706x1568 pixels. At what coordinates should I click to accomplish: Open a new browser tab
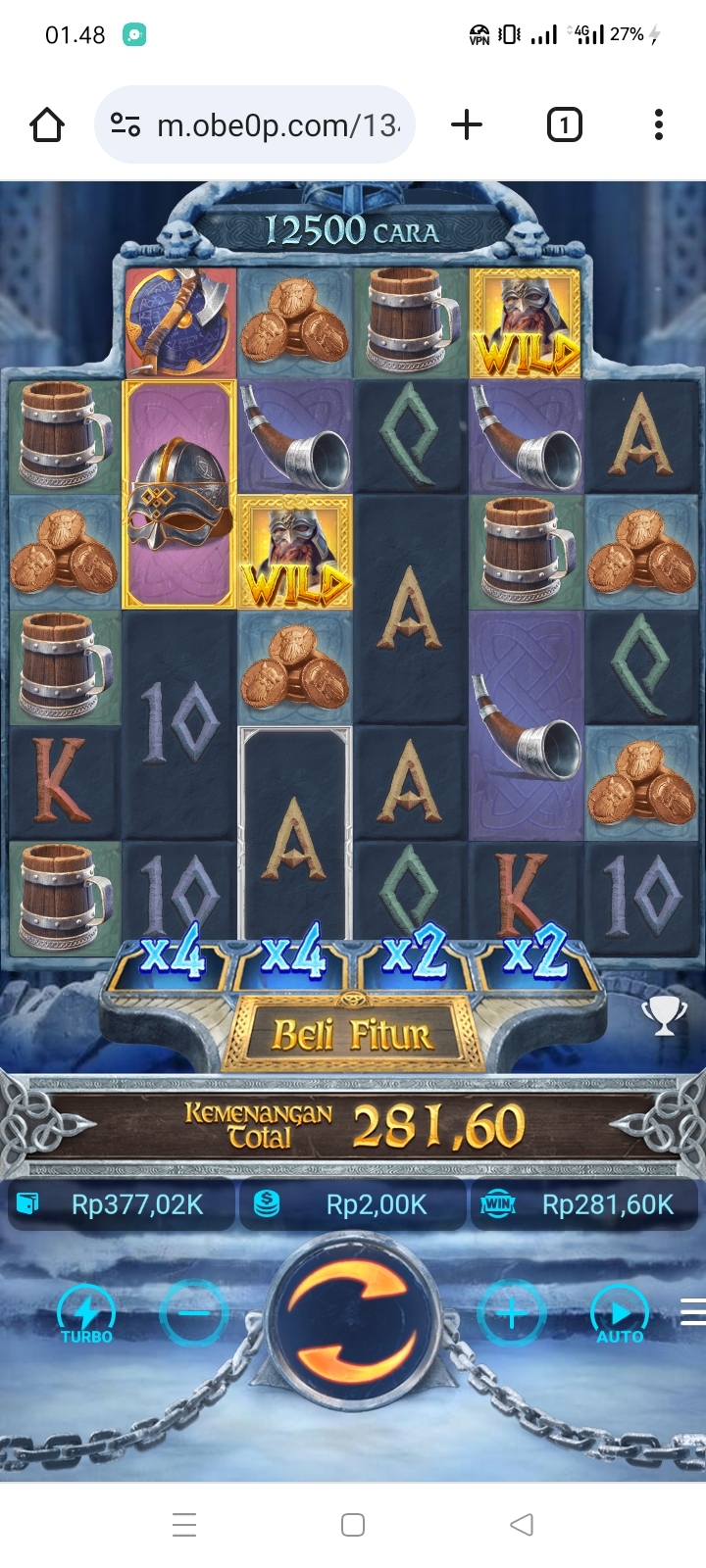[467, 125]
